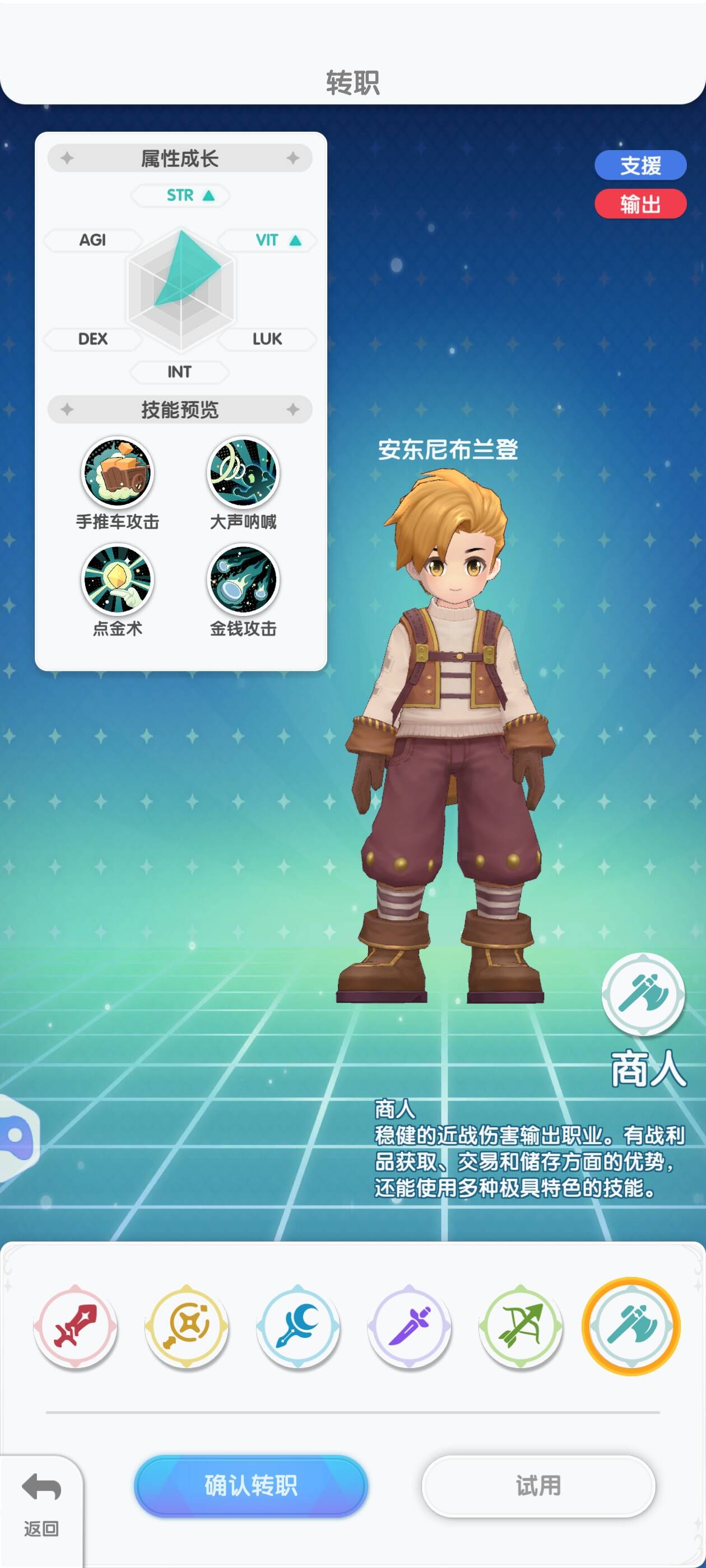This screenshot has width=706, height=1568.
Task: Preview the 点金术 skill icon
Action: pos(118,580)
